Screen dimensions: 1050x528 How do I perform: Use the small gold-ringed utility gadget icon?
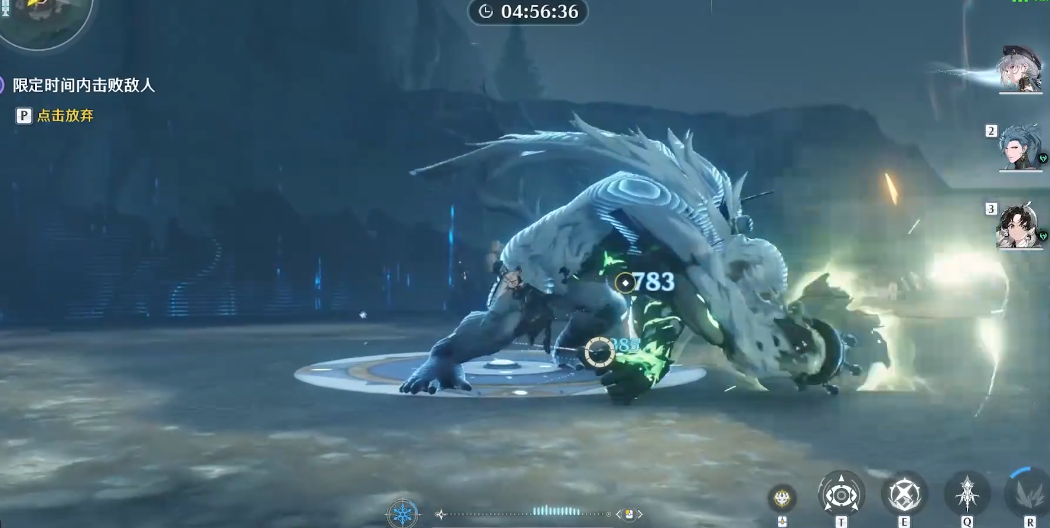click(x=782, y=497)
